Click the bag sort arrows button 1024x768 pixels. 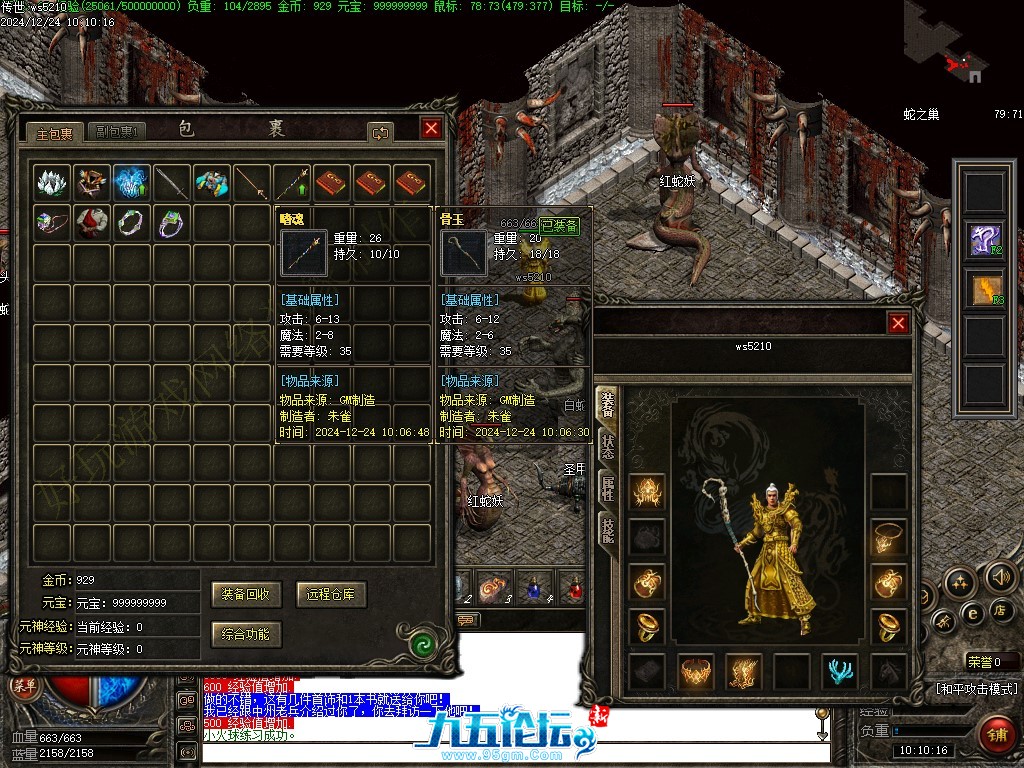(380, 132)
